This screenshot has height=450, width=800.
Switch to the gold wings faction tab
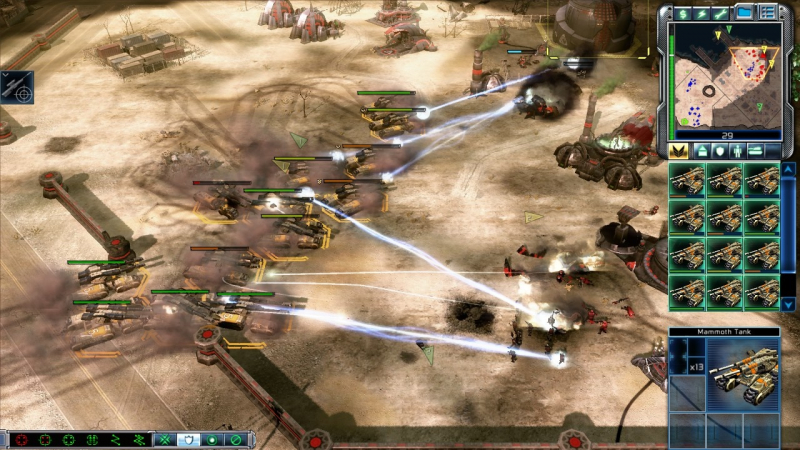[x=678, y=150]
